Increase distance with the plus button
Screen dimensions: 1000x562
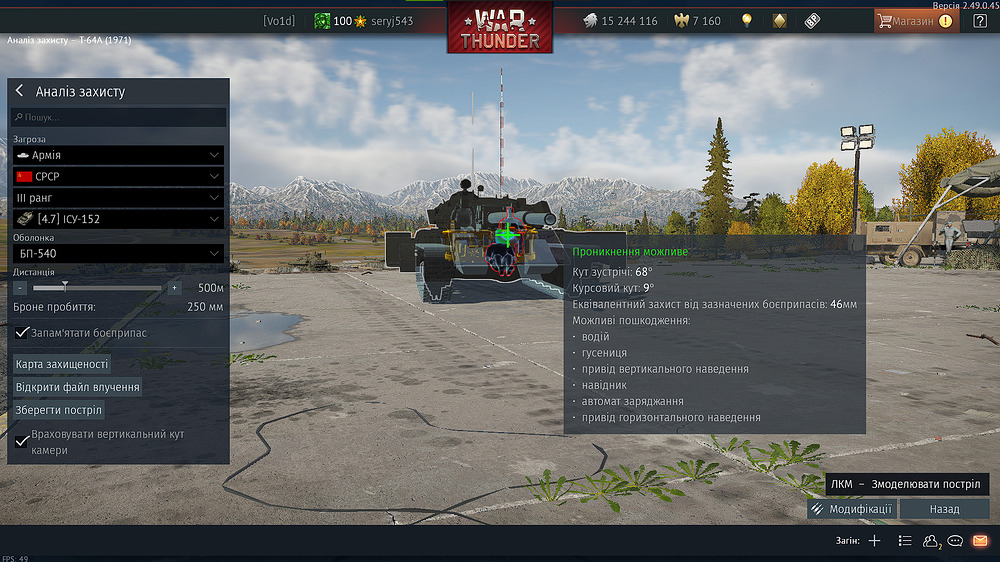[174, 288]
